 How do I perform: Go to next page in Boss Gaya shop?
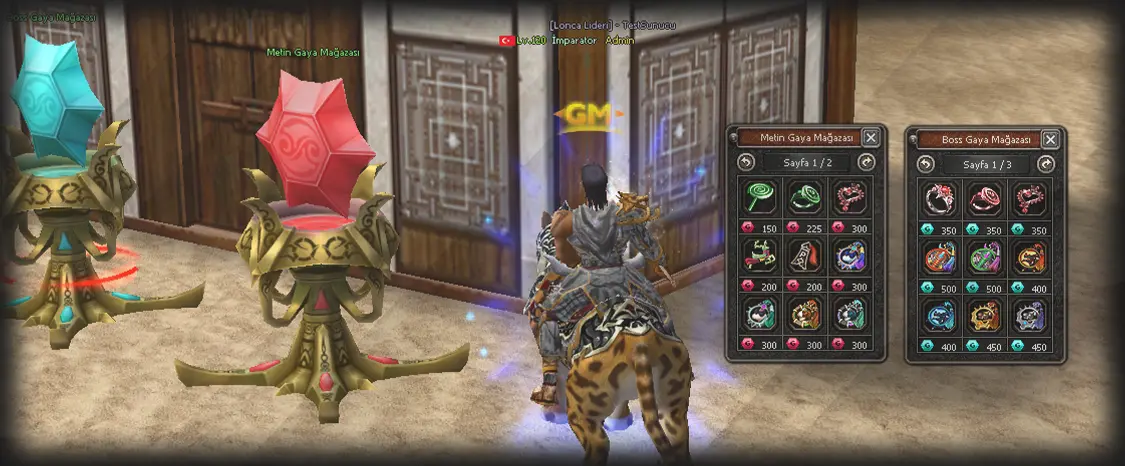[x=1046, y=163]
